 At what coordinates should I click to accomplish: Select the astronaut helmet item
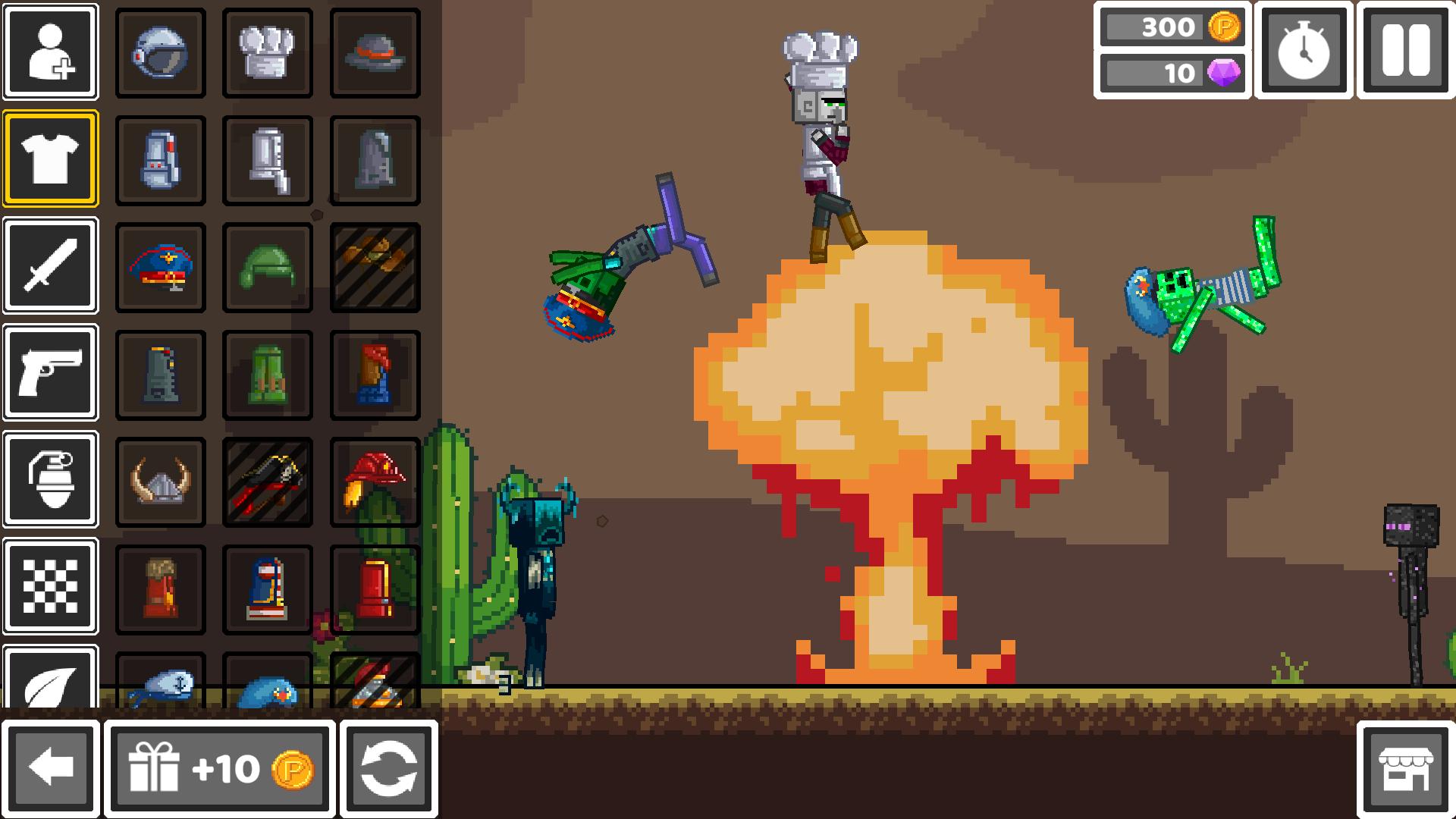[159, 52]
